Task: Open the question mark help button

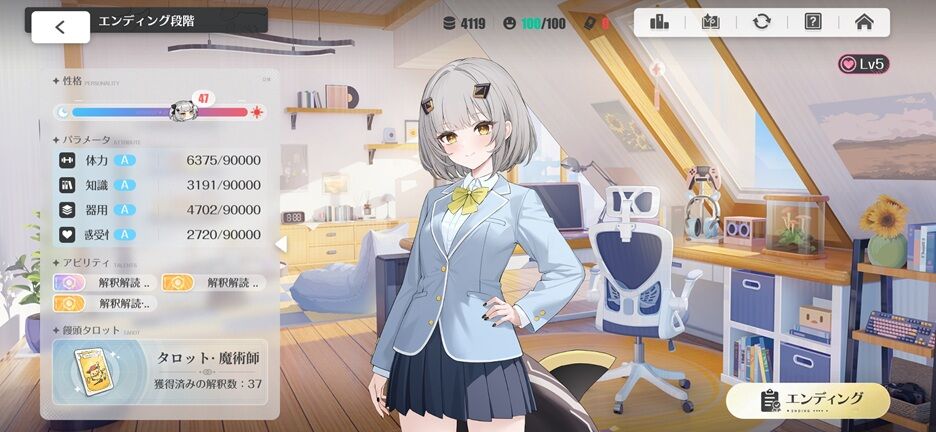Action: [x=813, y=21]
